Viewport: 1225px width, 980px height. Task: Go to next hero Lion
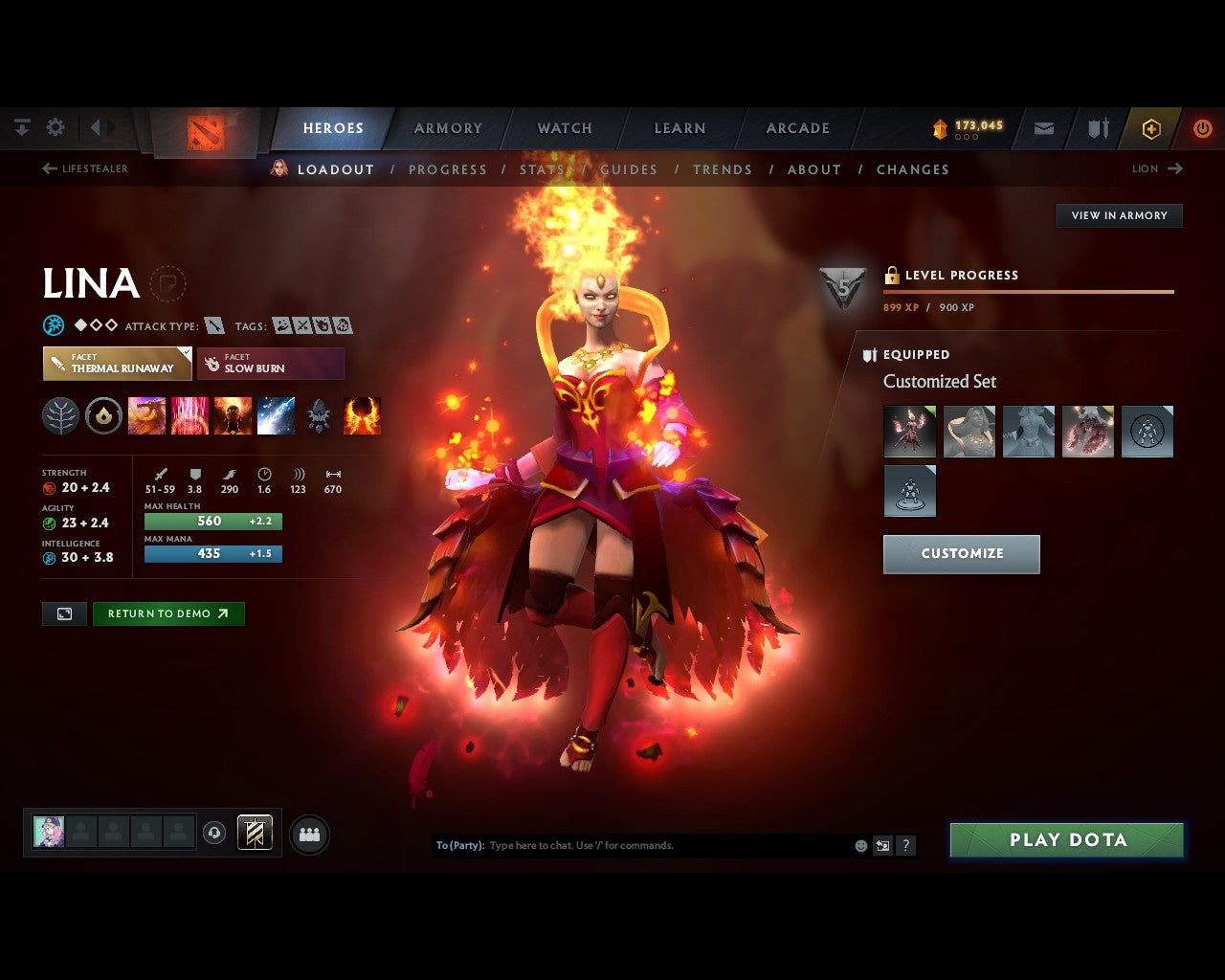[x=1157, y=168]
